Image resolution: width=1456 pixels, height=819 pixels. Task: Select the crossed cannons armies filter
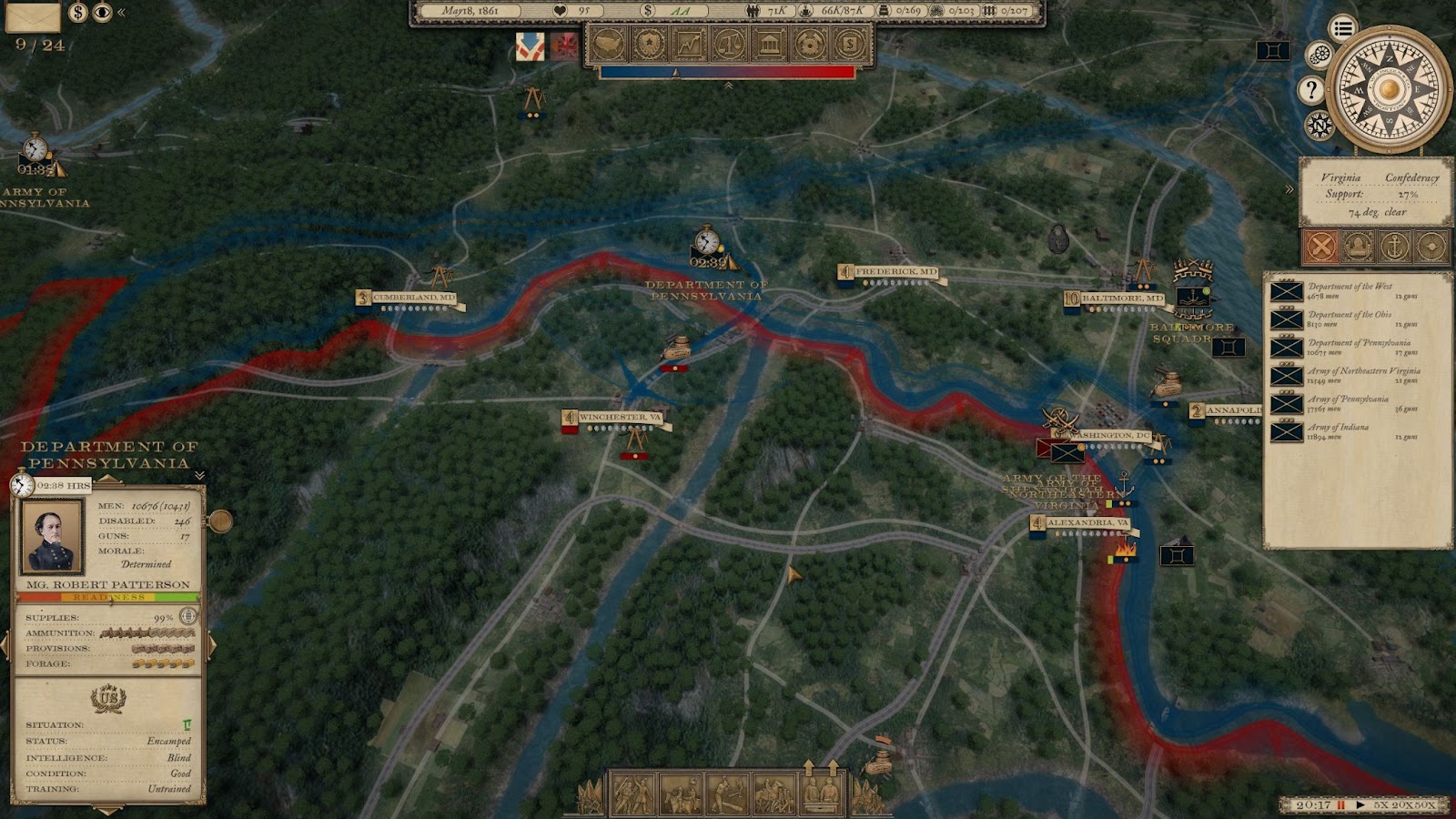click(x=1321, y=246)
